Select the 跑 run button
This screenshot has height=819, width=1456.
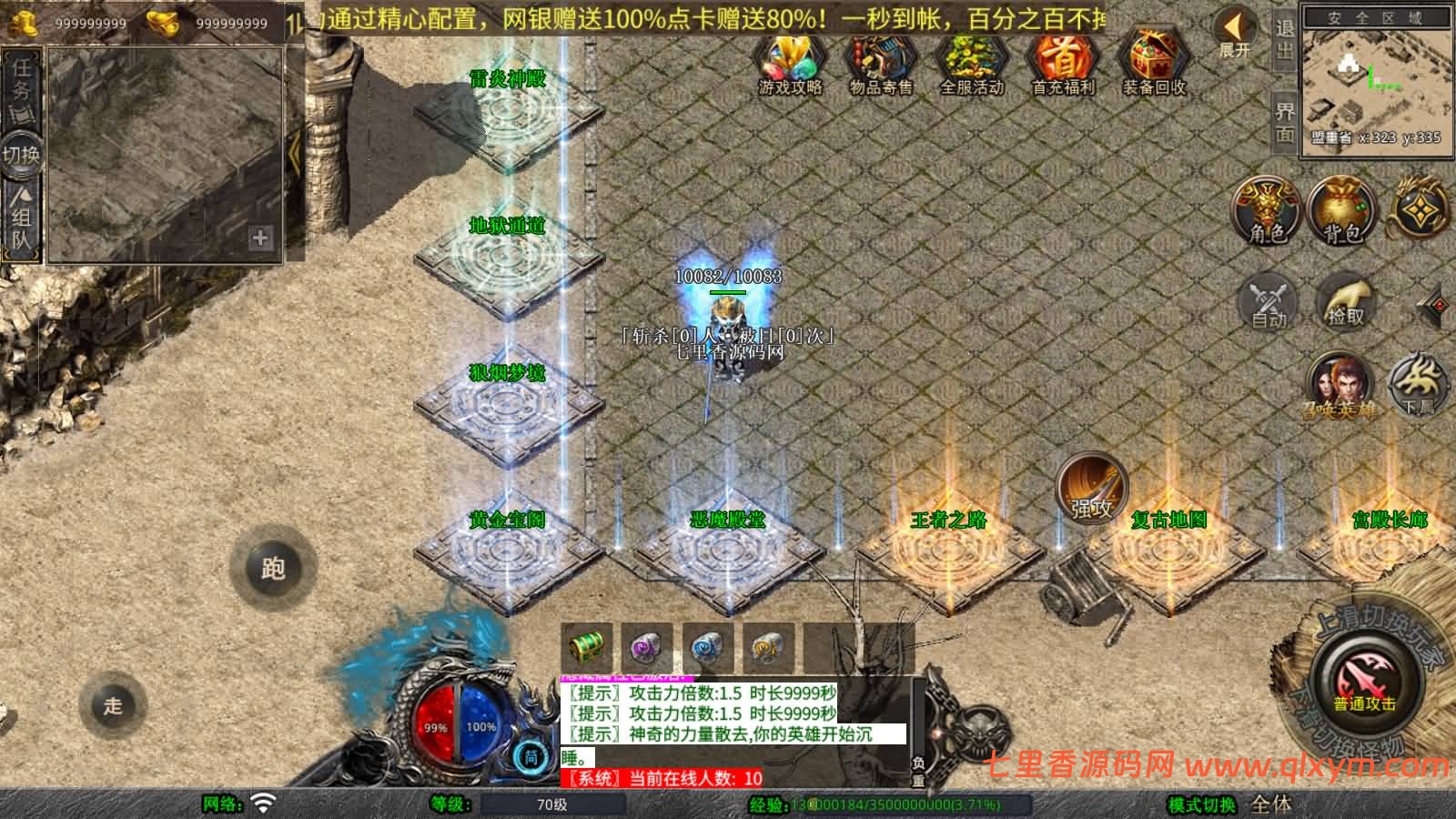click(x=273, y=569)
